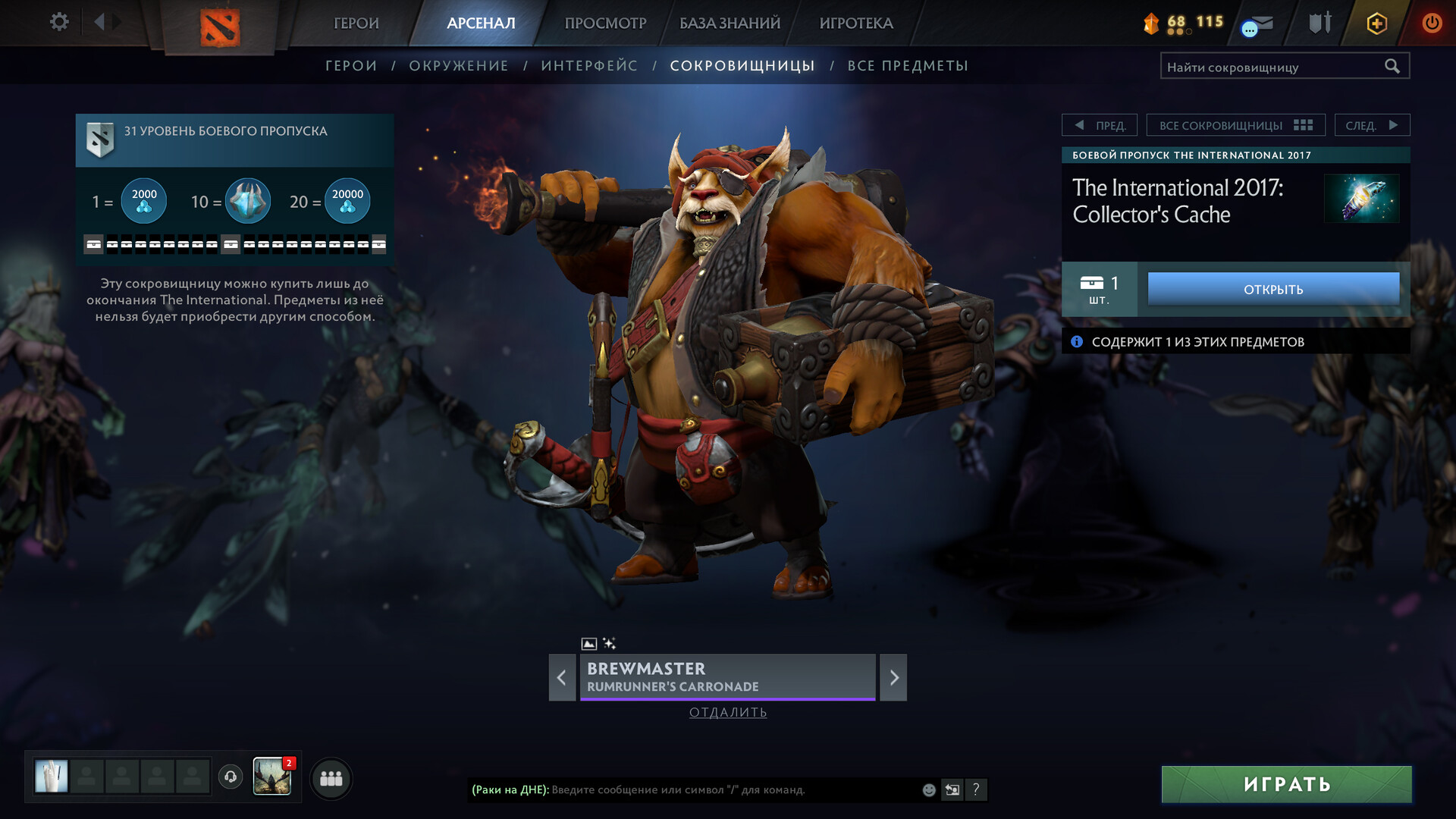The height and width of the screenshot is (819, 1456).
Task: Start matchmaking with the ИГРАТЬ button
Action: tap(1286, 784)
